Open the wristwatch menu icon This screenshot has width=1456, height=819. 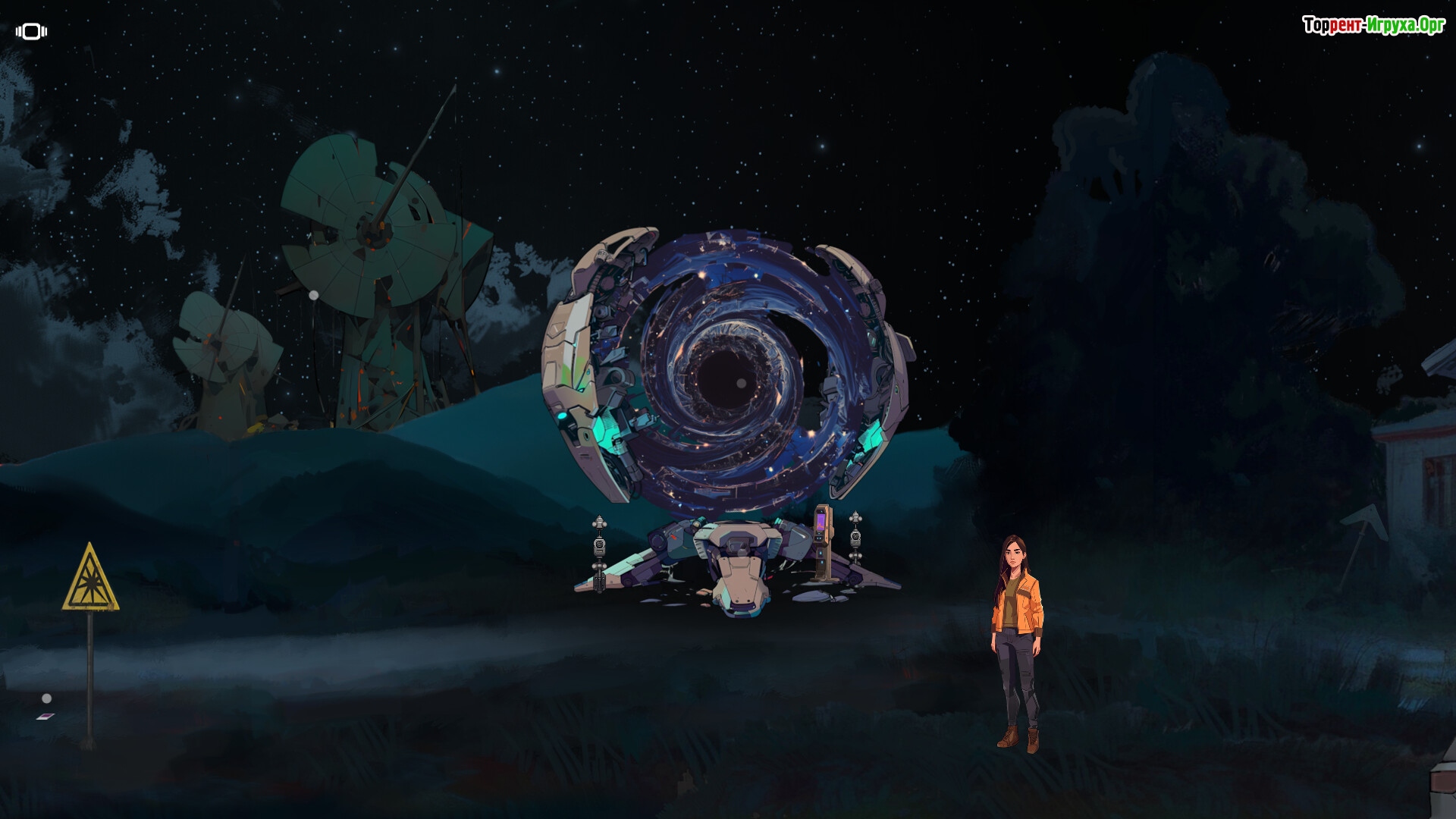click(31, 31)
